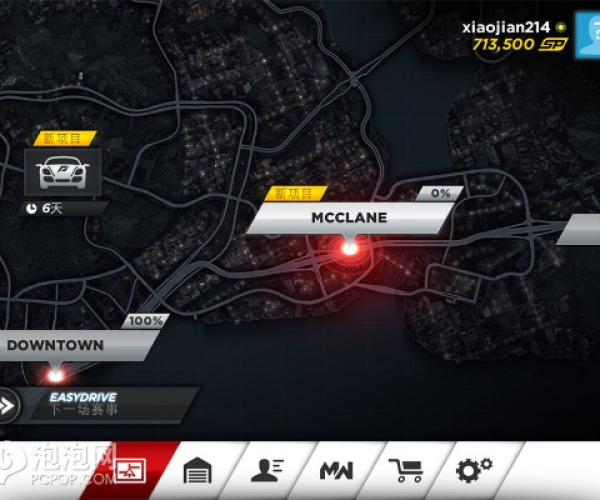Open the limited-time car event tile

click(63, 171)
